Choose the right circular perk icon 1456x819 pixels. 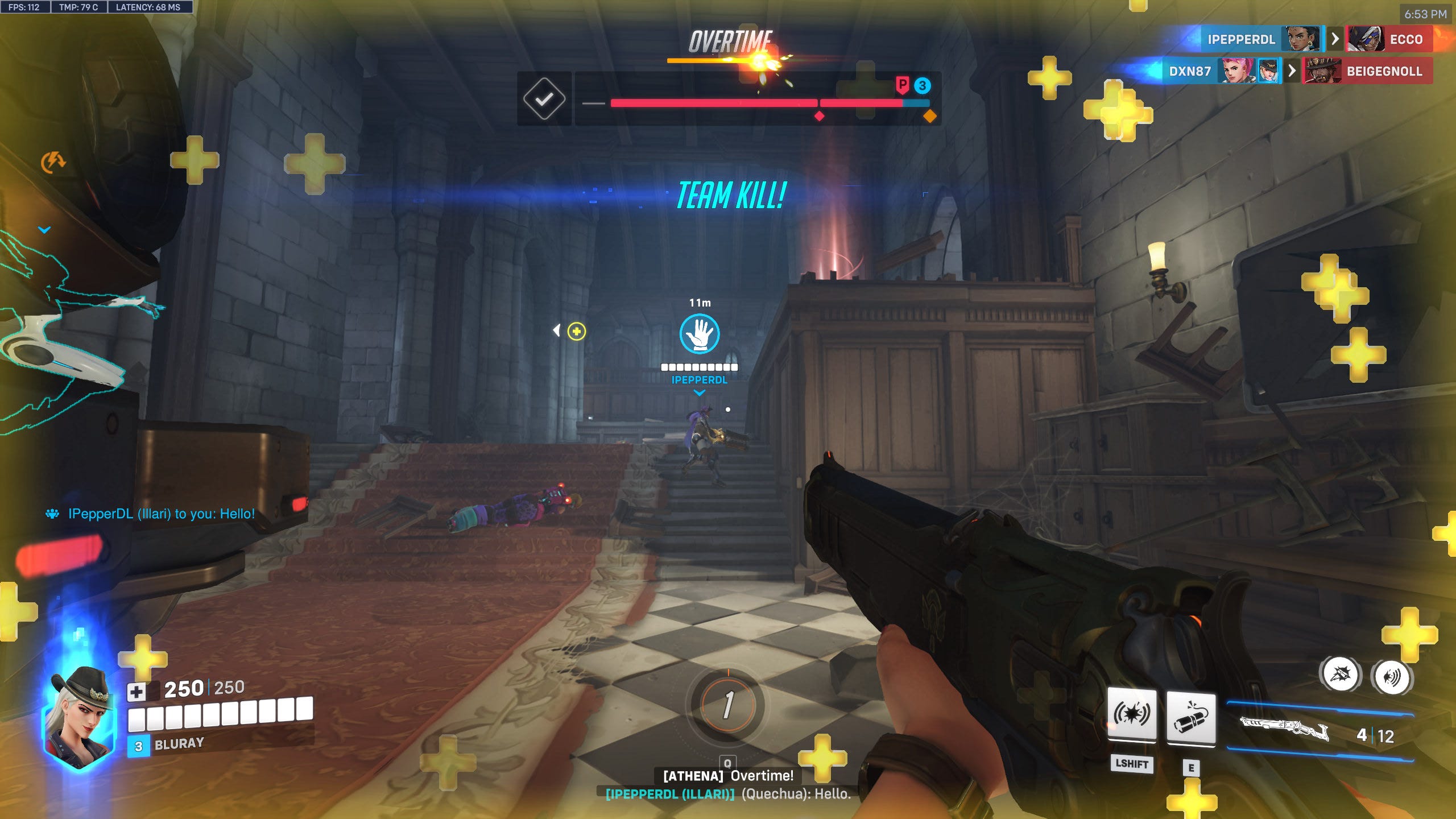coord(1392,677)
